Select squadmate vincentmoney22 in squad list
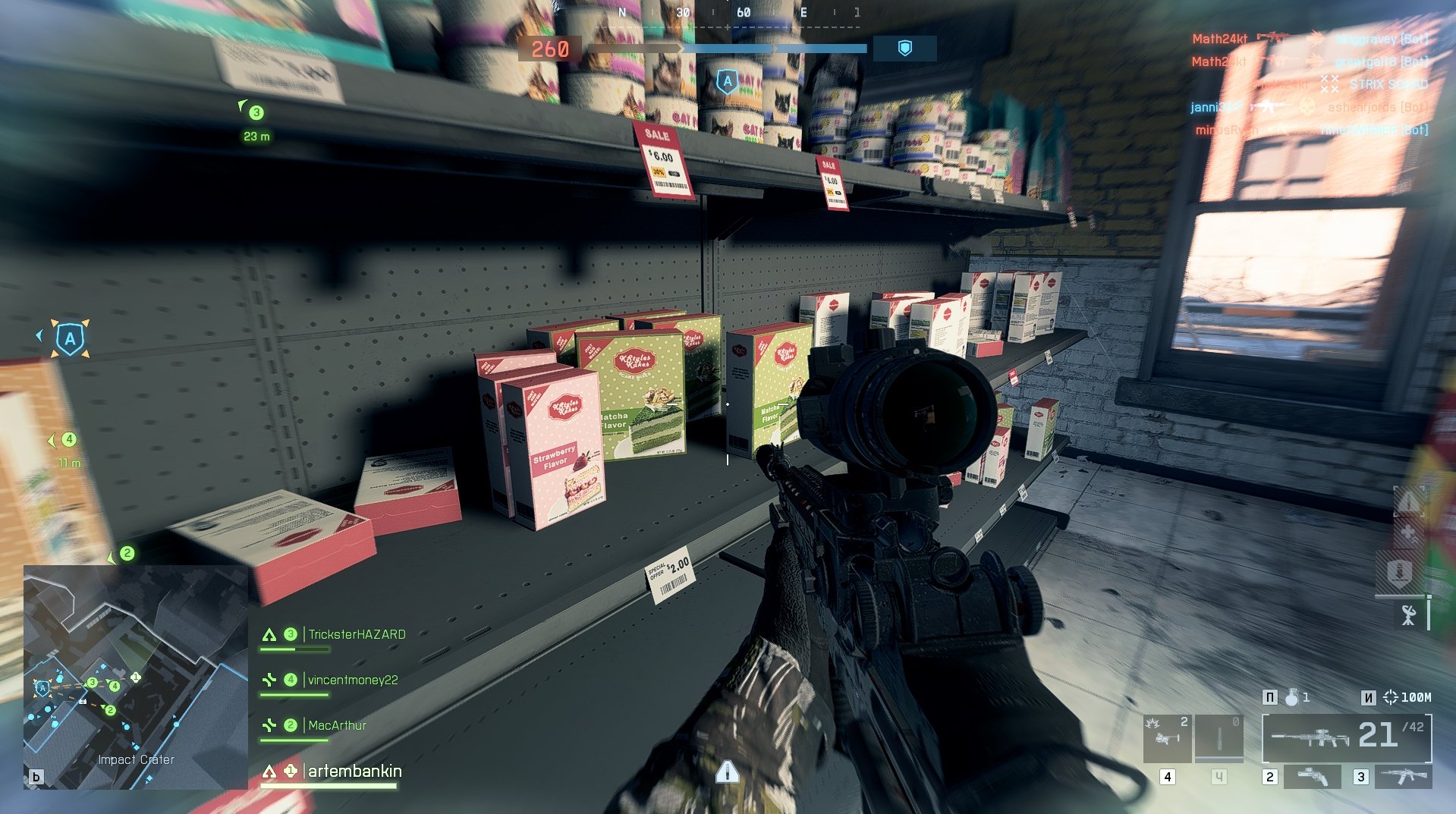 (x=353, y=680)
